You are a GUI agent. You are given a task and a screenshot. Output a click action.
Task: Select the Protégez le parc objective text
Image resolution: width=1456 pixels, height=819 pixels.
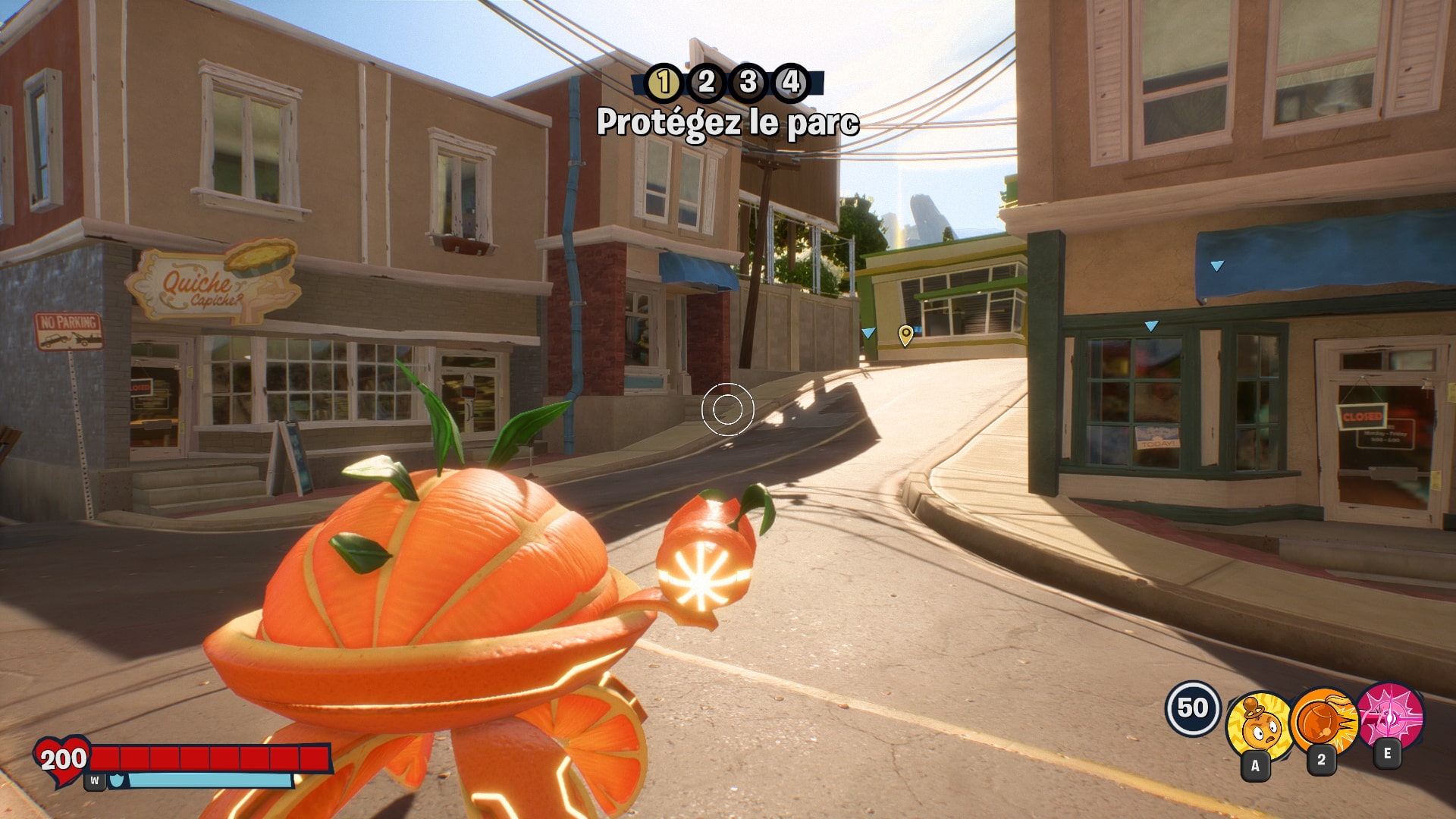click(730, 120)
